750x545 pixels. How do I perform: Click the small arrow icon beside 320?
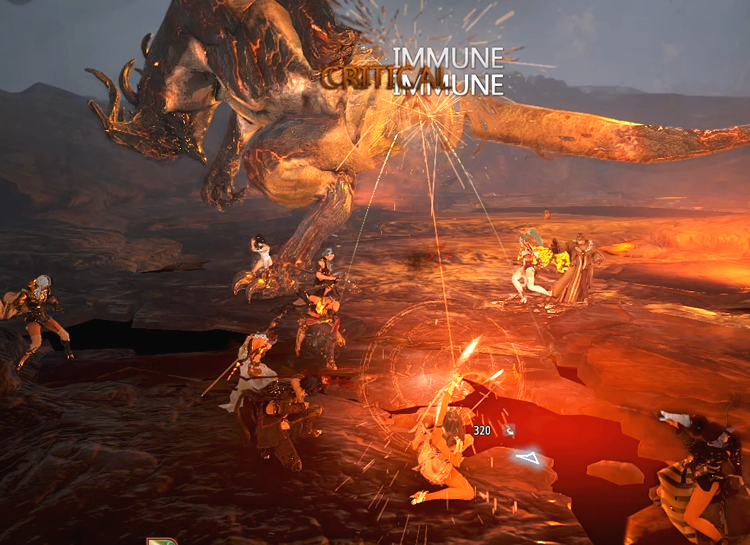(509, 430)
